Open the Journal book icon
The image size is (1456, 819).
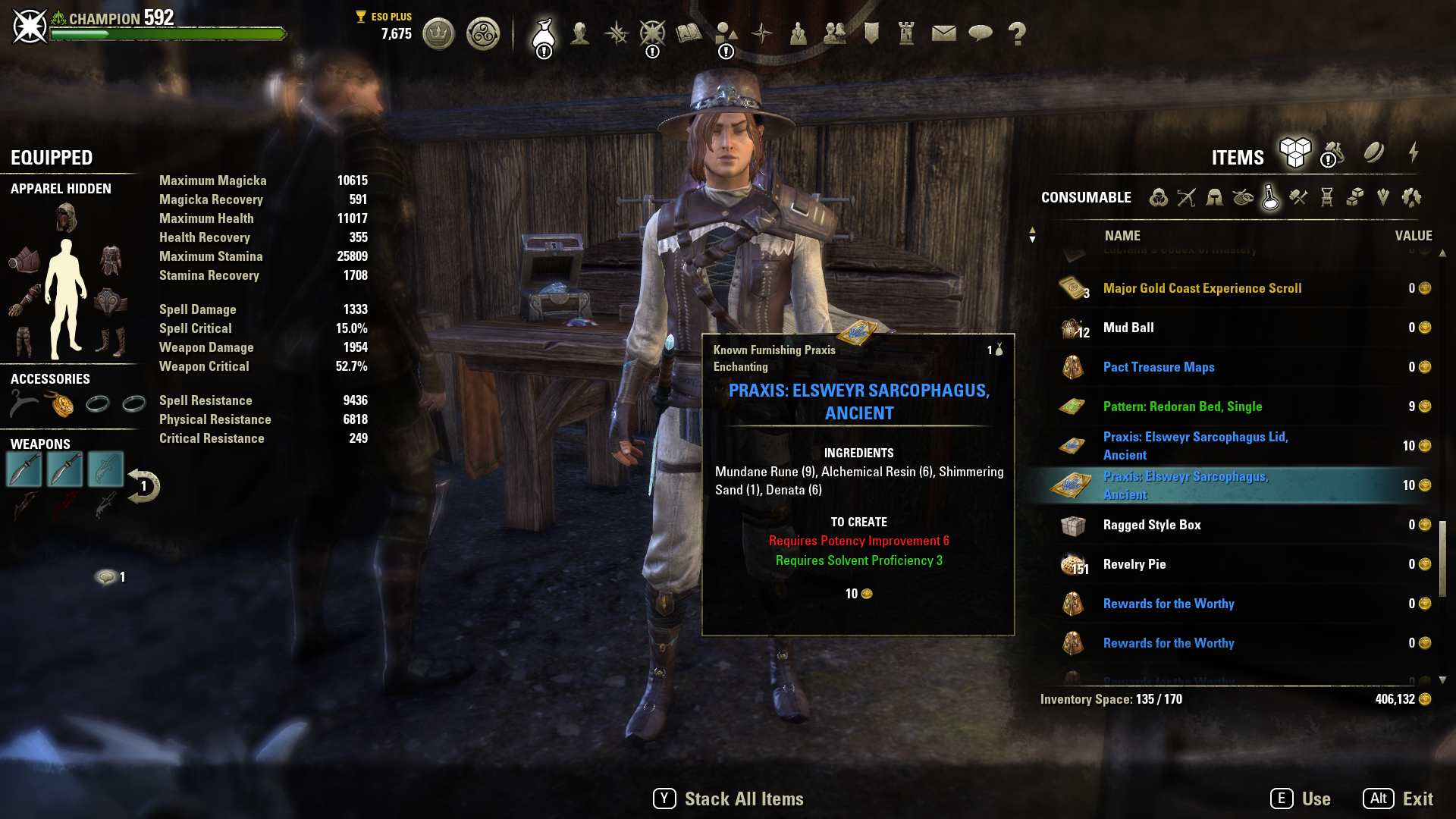point(689,34)
